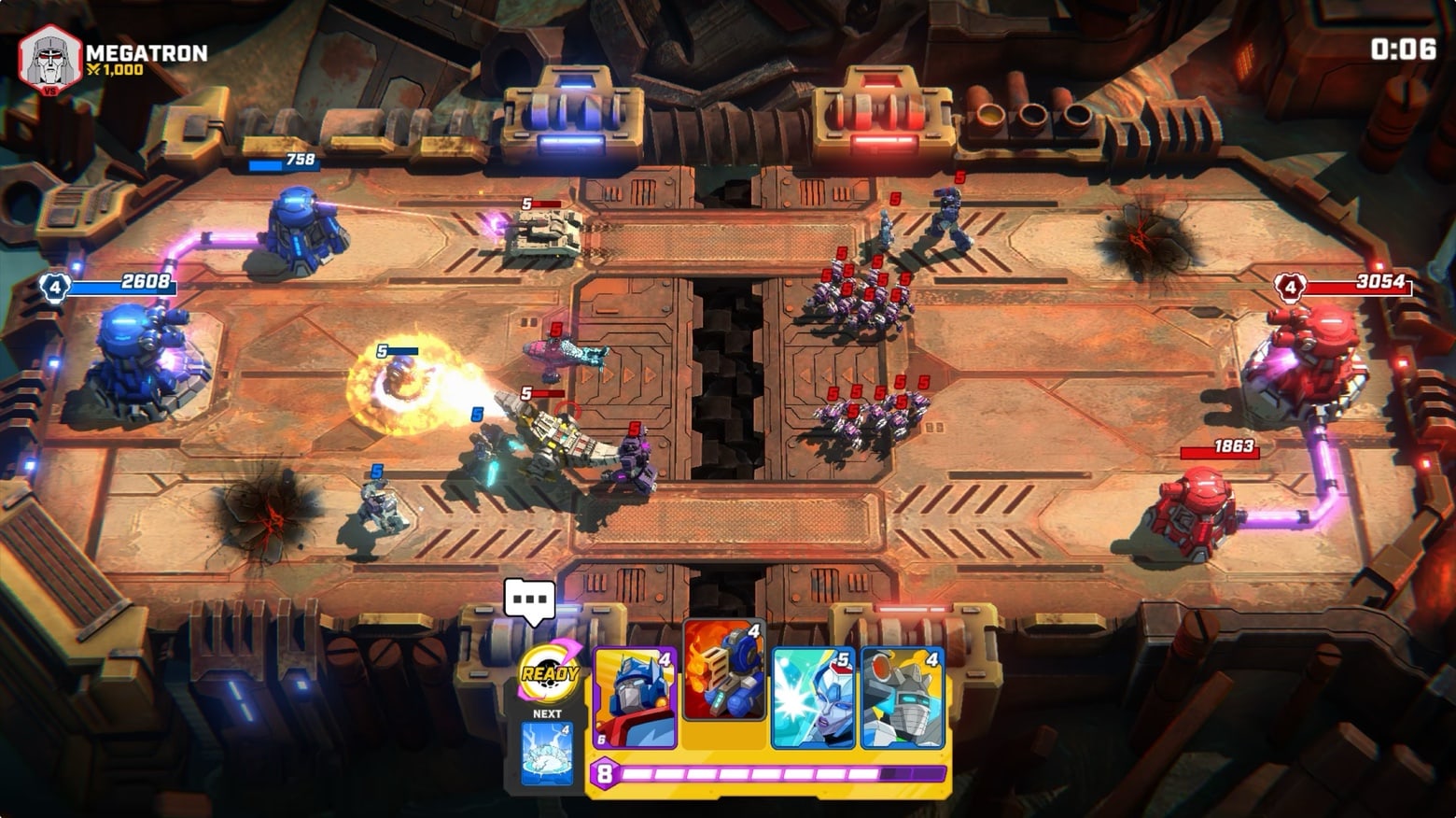Pick the white-faced robot card costing 5
The image size is (1456, 818).
[813, 698]
